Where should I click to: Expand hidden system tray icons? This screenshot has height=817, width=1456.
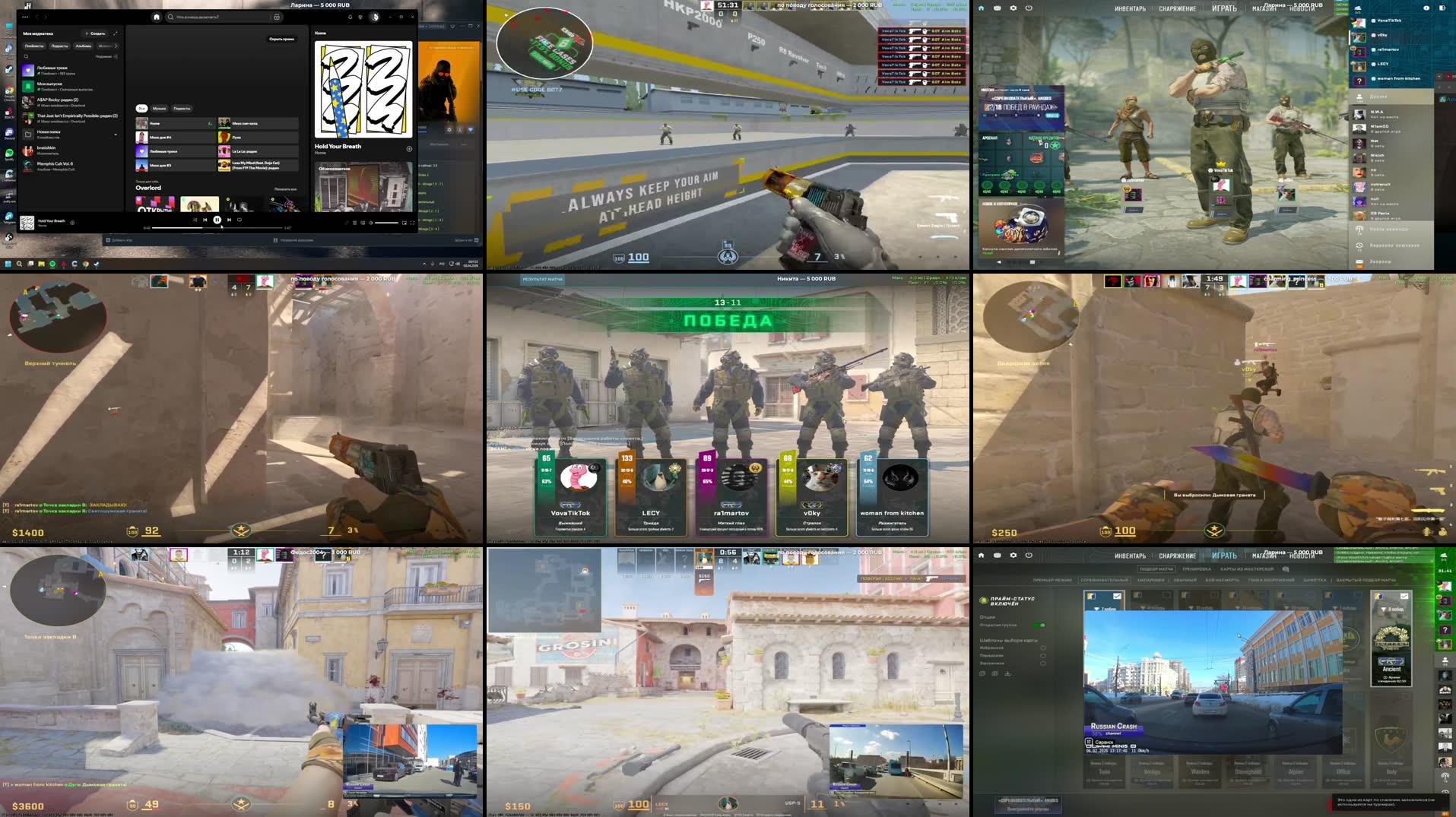(x=423, y=264)
